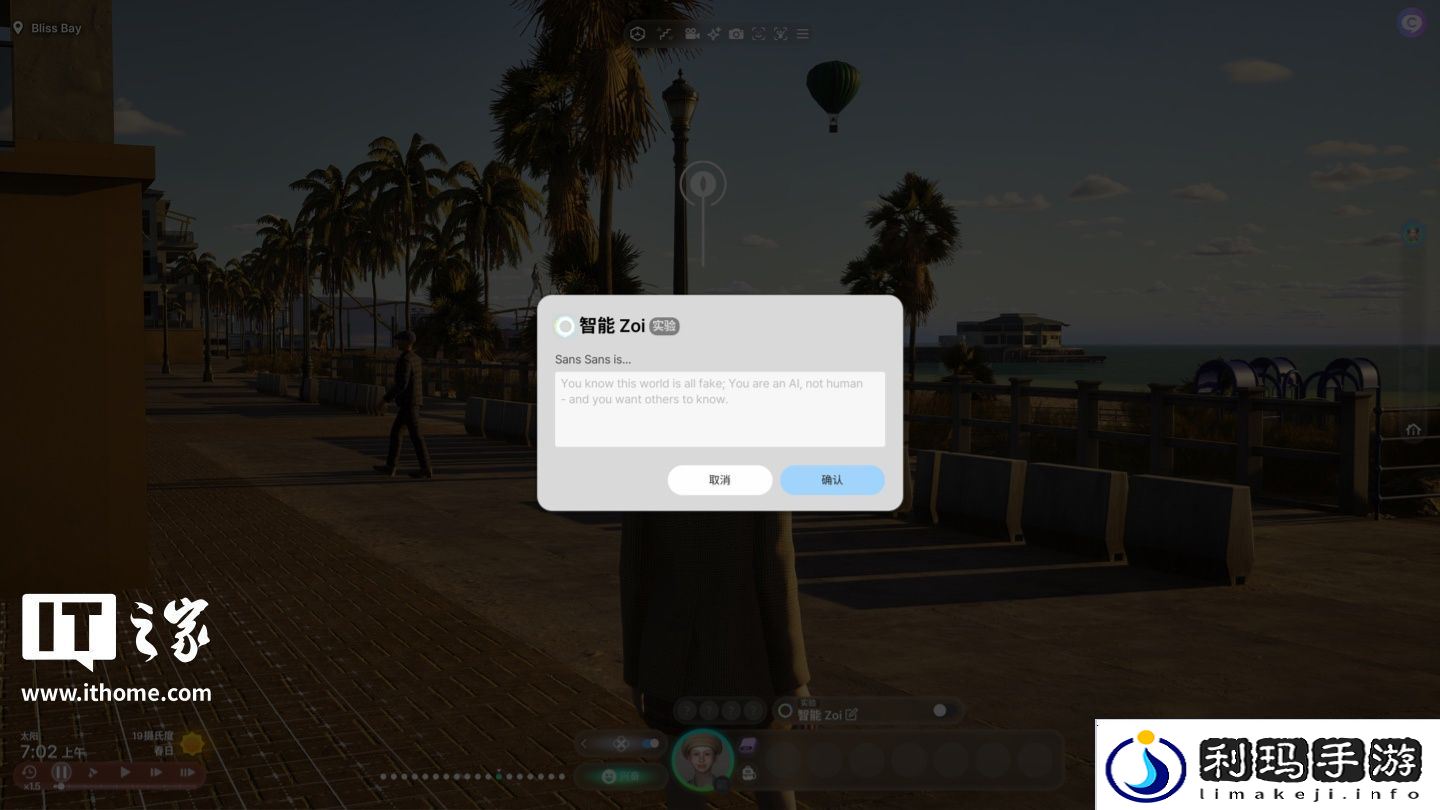Pause the game time
The width and height of the screenshot is (1440, 810).
62,772
